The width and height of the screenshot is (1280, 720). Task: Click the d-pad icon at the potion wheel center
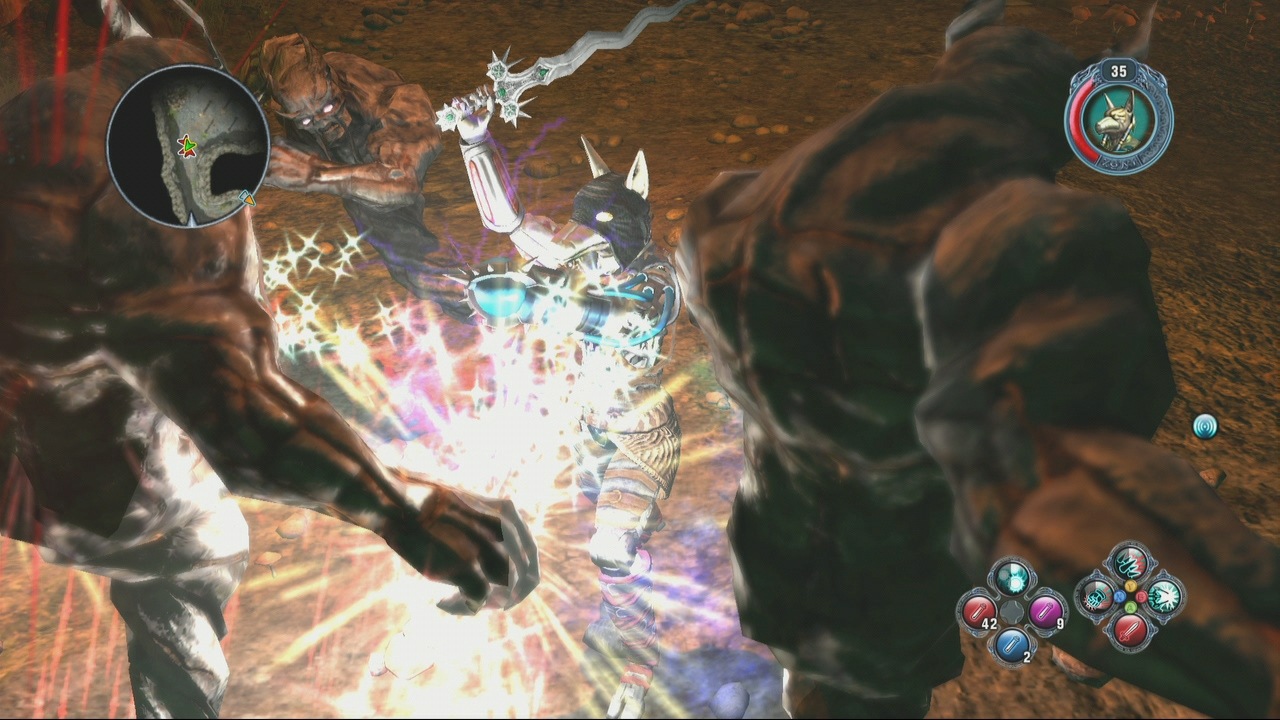pyautogui.click(x=1011, y=612)
